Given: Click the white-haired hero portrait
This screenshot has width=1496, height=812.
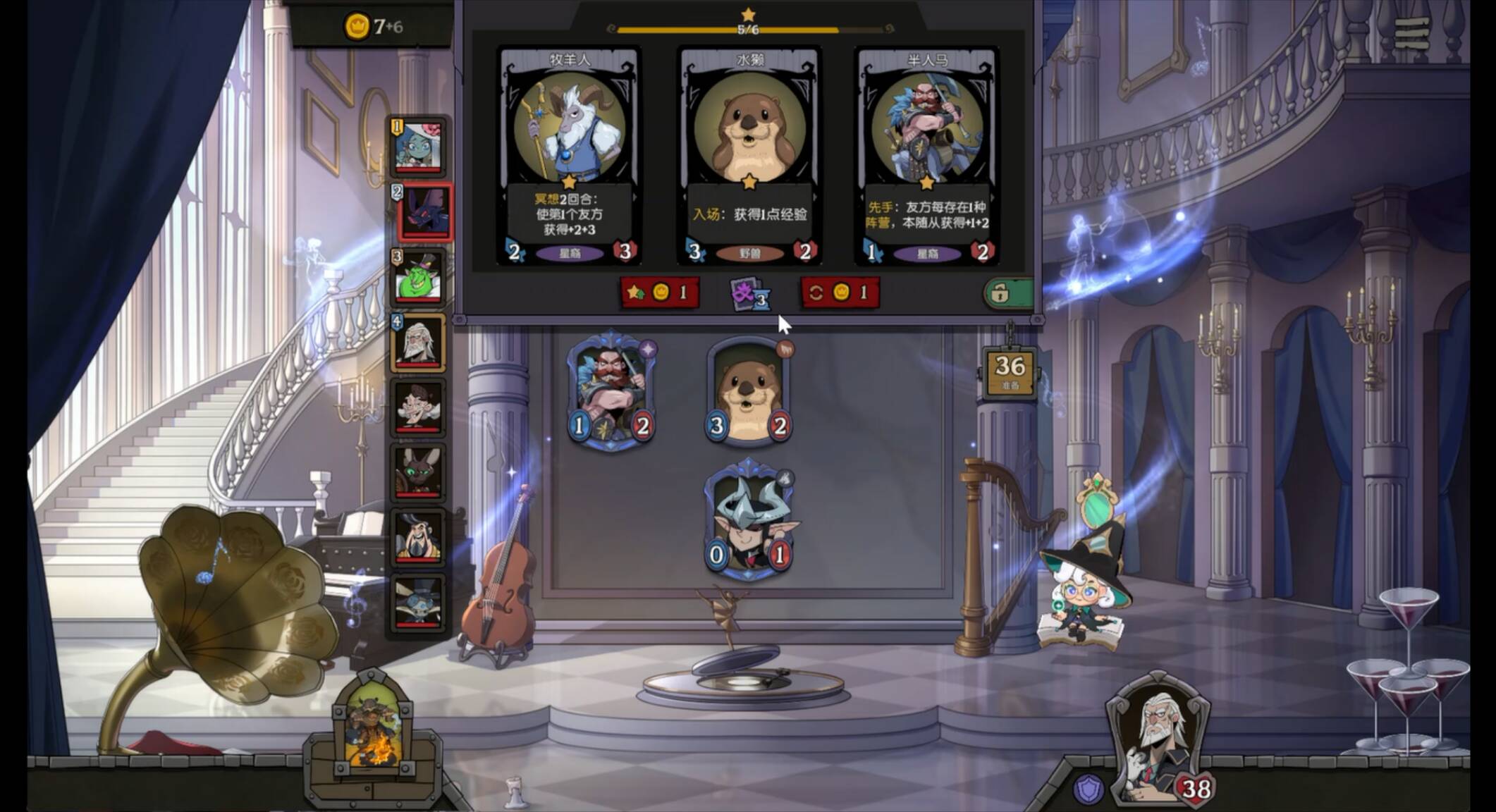Looking at the screenshot, I should tap(1157, 740).
